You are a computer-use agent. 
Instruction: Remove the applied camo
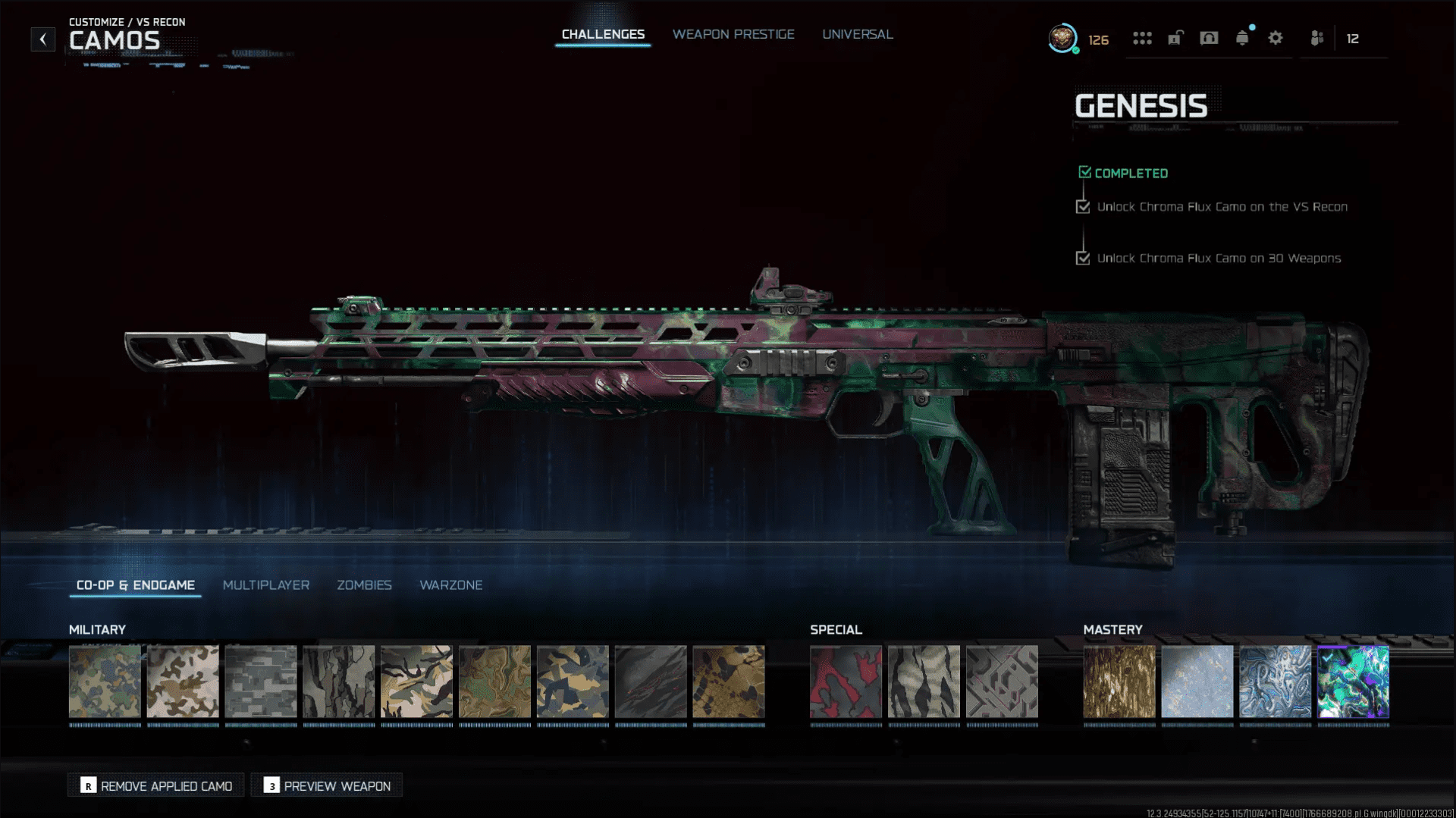pyautogui.click(x=156, y=785)
